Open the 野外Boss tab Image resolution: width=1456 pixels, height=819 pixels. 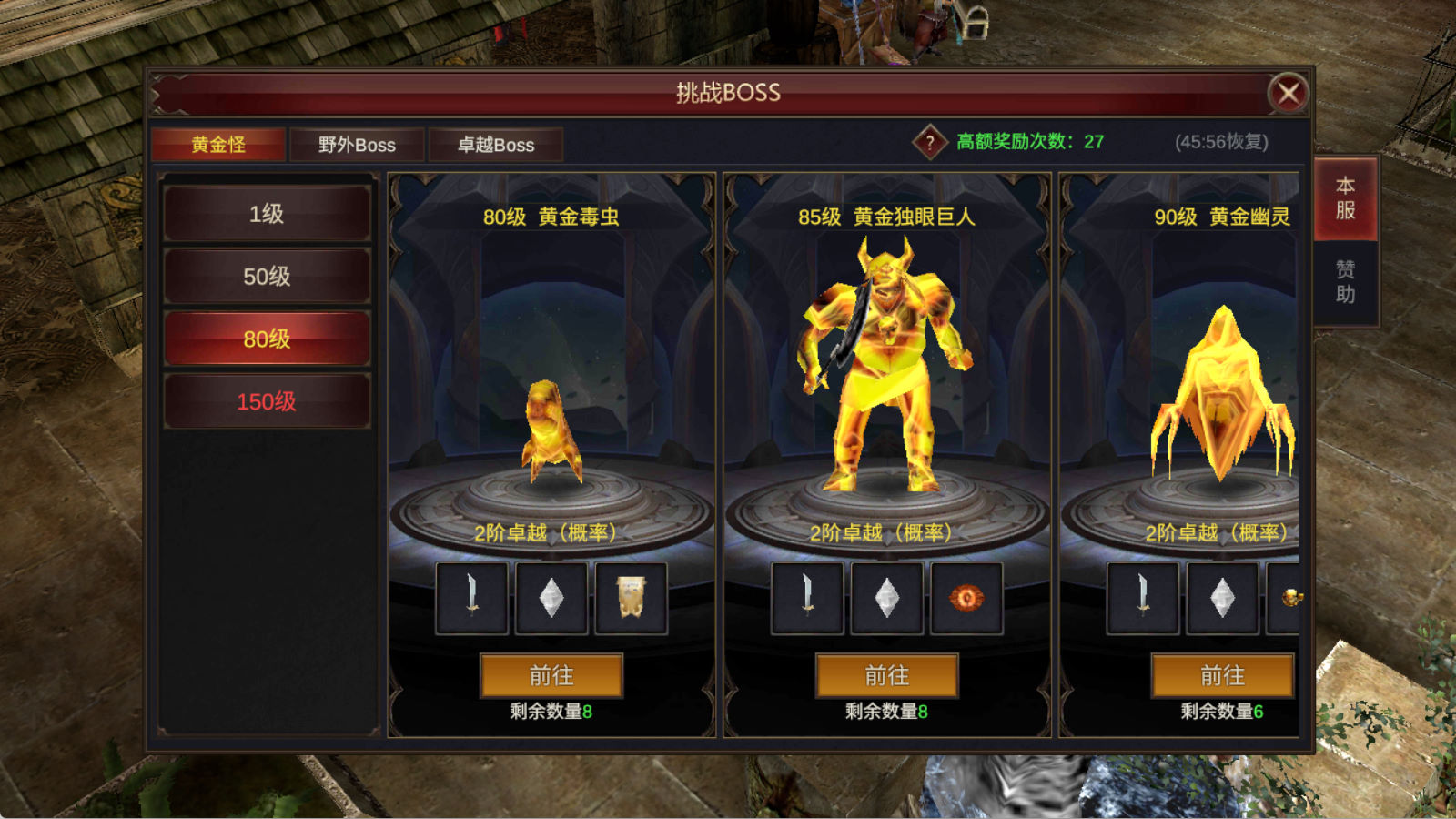(x=357, y=145)
